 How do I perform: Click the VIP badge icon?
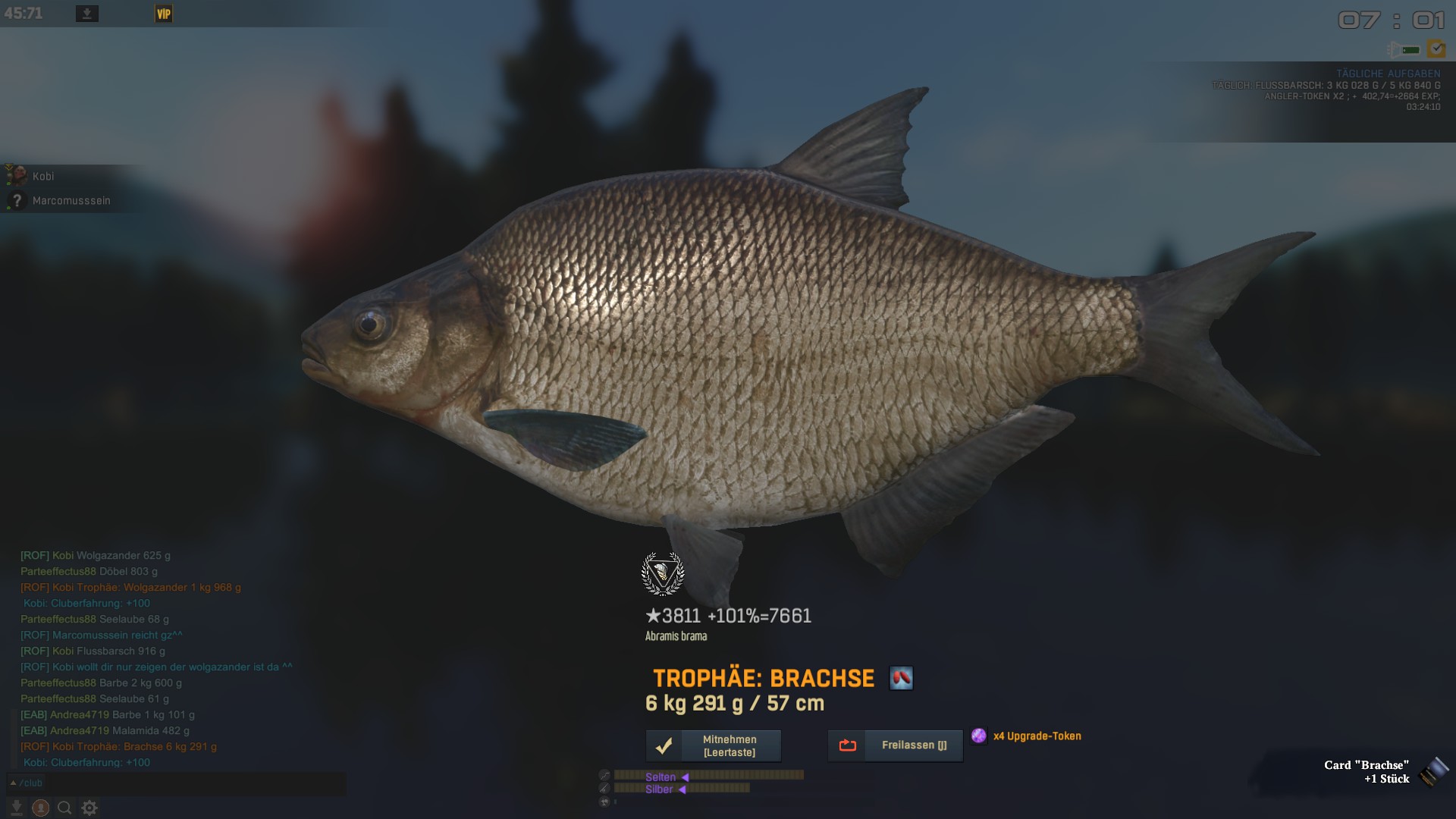coord(164,14)
